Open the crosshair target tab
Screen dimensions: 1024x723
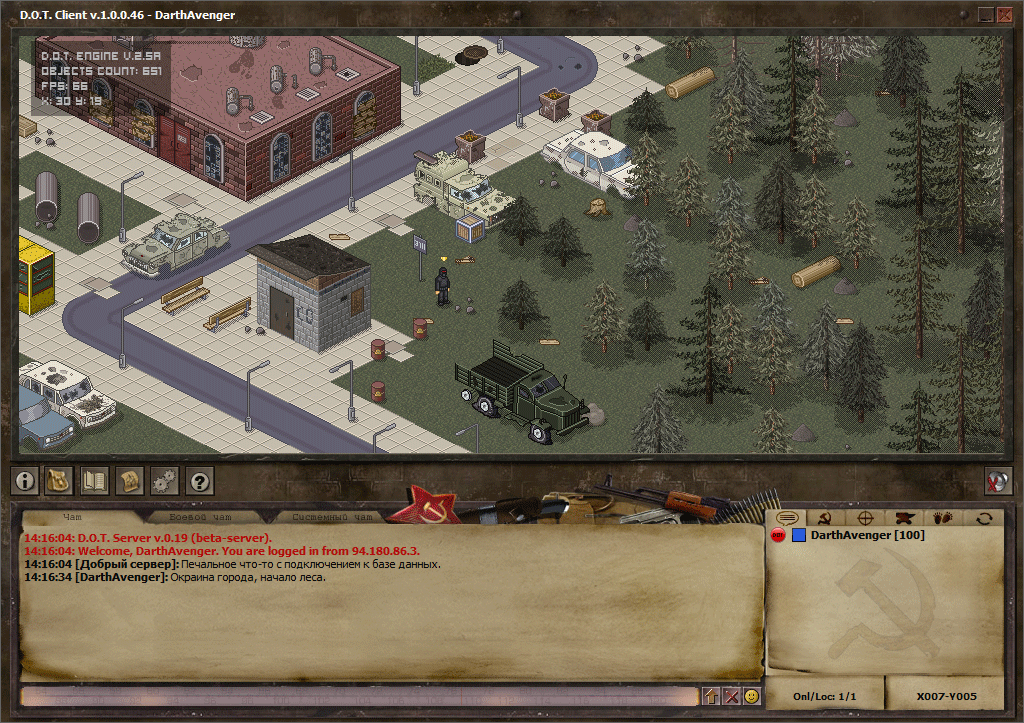coord(865,518)
